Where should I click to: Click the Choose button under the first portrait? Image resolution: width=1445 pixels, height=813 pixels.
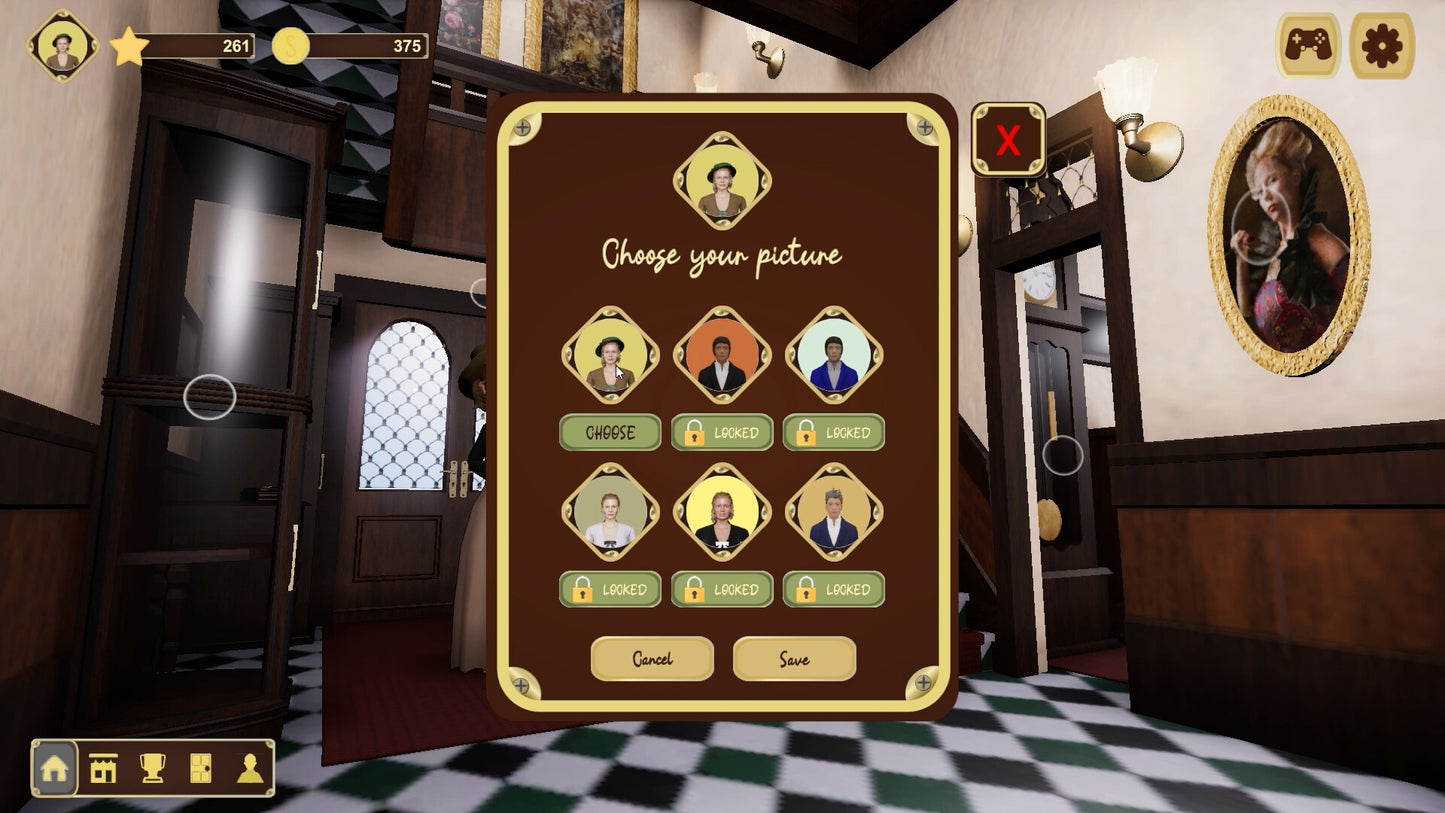click(610, 433)
